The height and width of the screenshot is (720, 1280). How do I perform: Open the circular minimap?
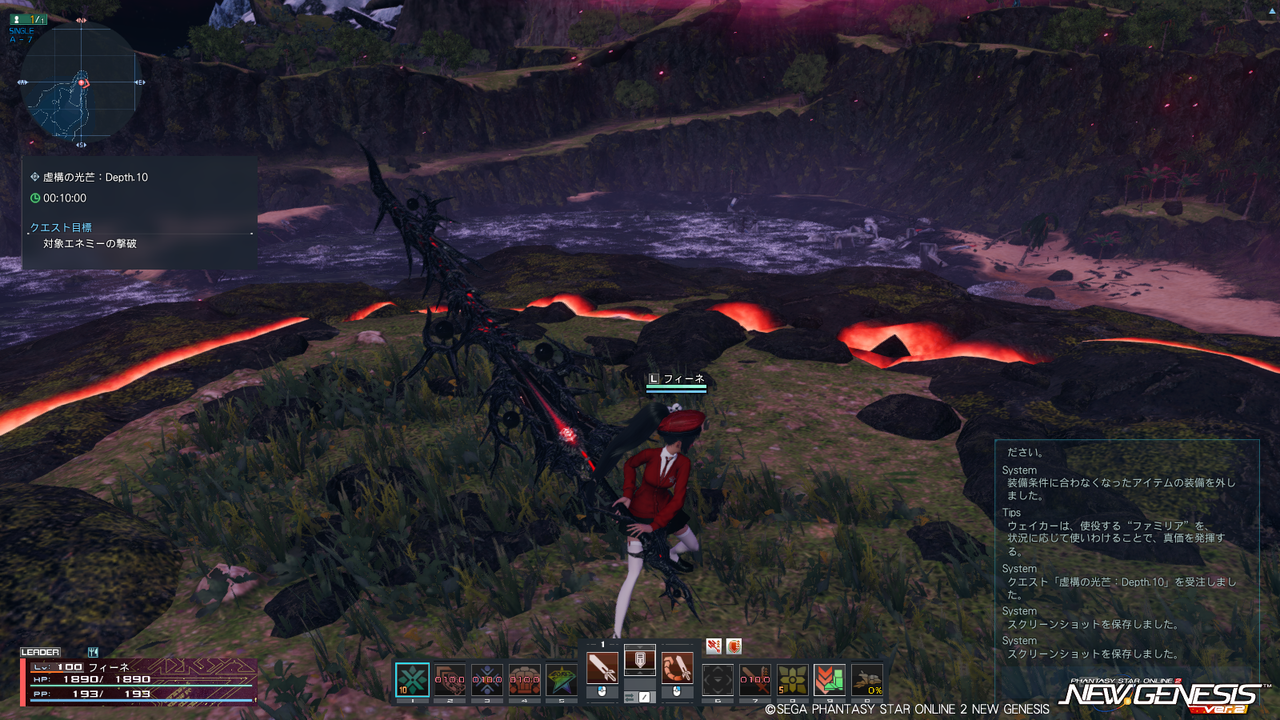80,83
